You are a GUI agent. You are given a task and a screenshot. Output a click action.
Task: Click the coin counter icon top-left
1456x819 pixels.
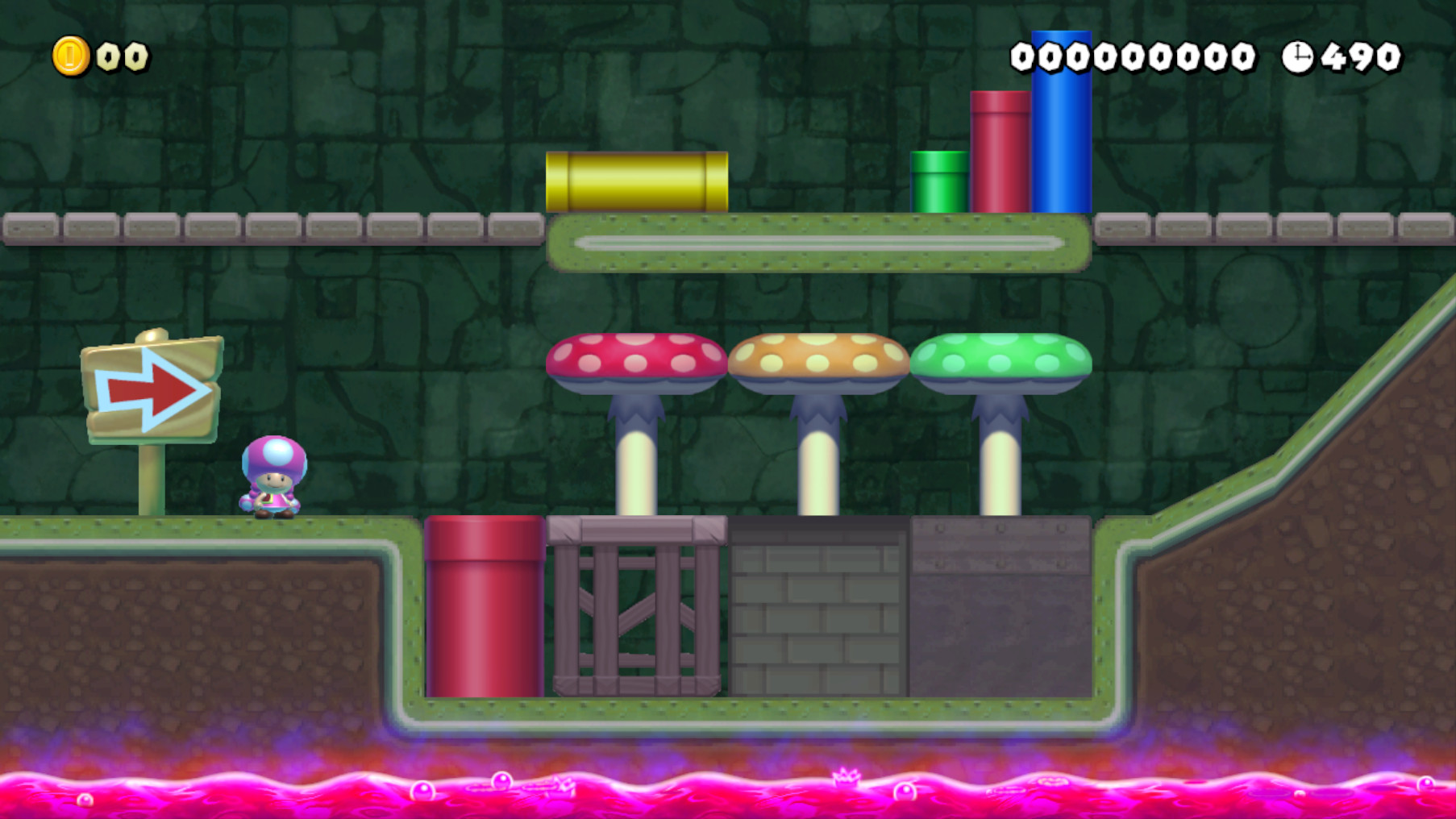pos(69,55)
